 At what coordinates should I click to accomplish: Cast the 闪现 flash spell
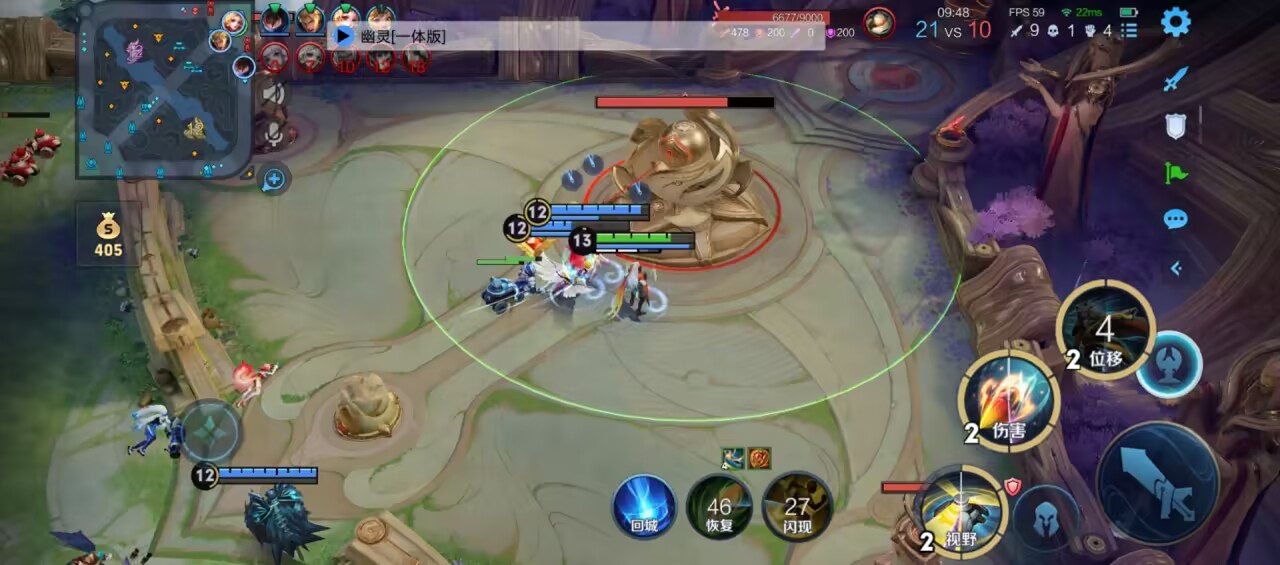point(796,505)
